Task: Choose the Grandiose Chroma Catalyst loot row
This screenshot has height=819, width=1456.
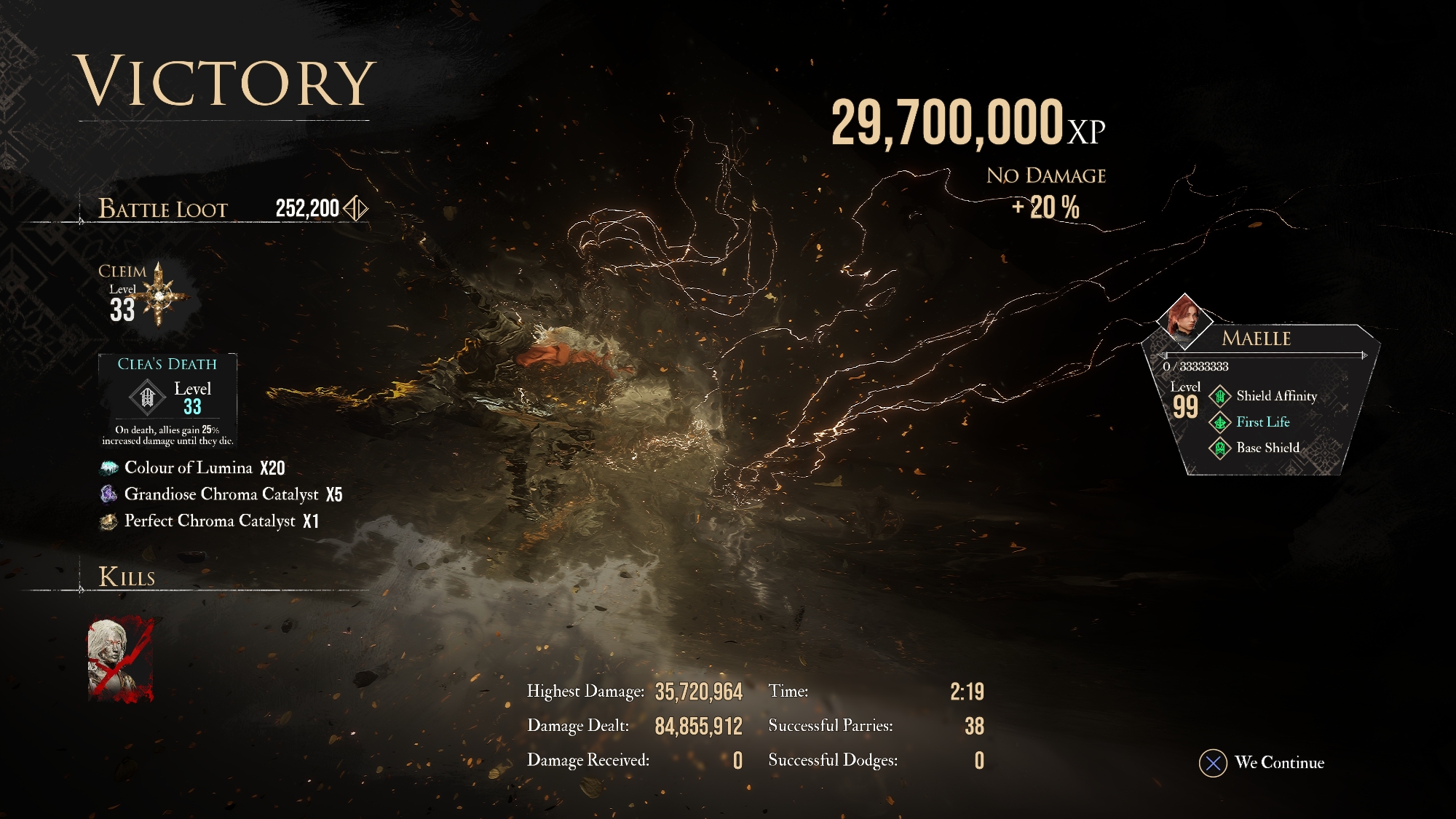Action: [x=221, y=495]
